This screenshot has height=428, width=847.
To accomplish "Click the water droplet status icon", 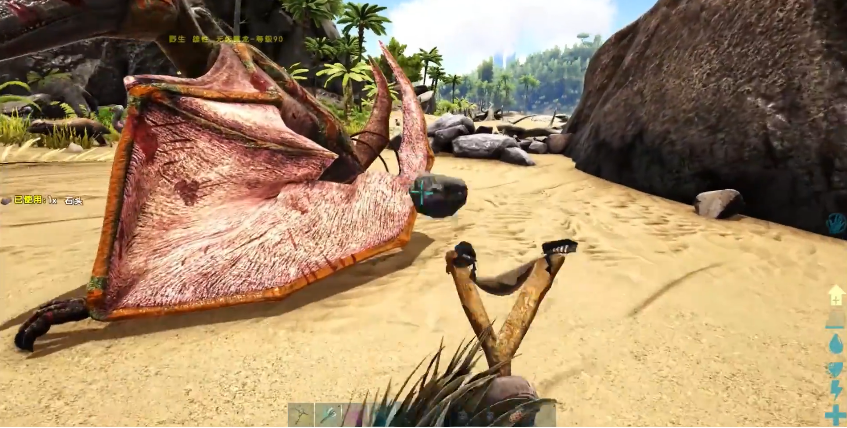I will [836, 344].
